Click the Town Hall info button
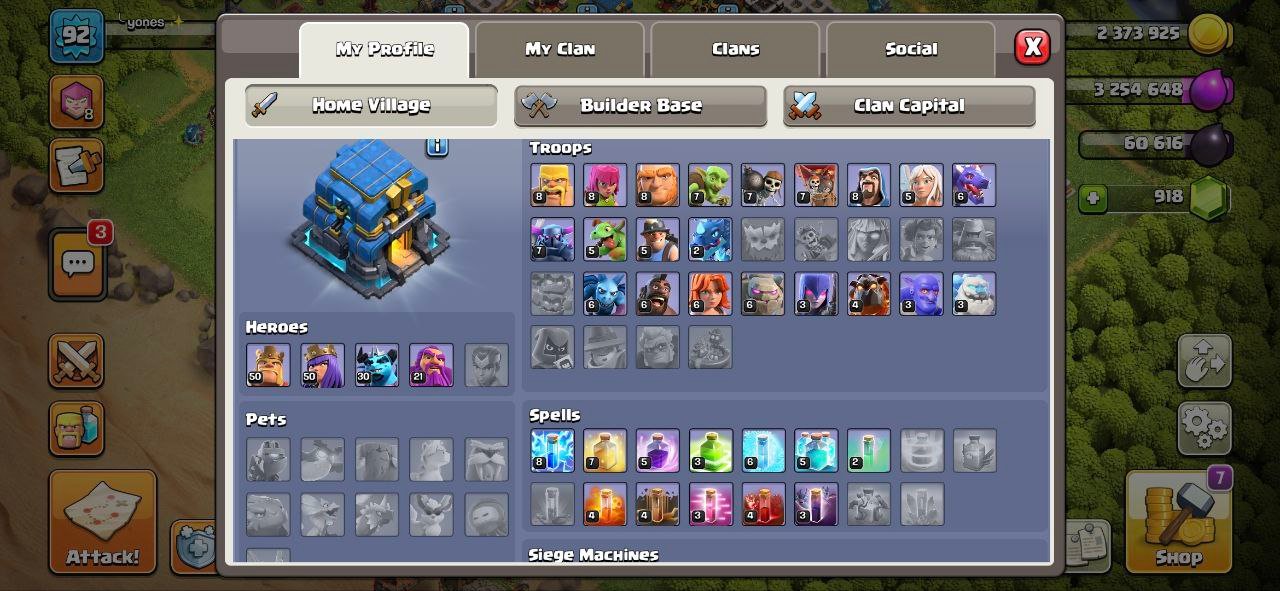The image size is (1280, 591). 437,146
